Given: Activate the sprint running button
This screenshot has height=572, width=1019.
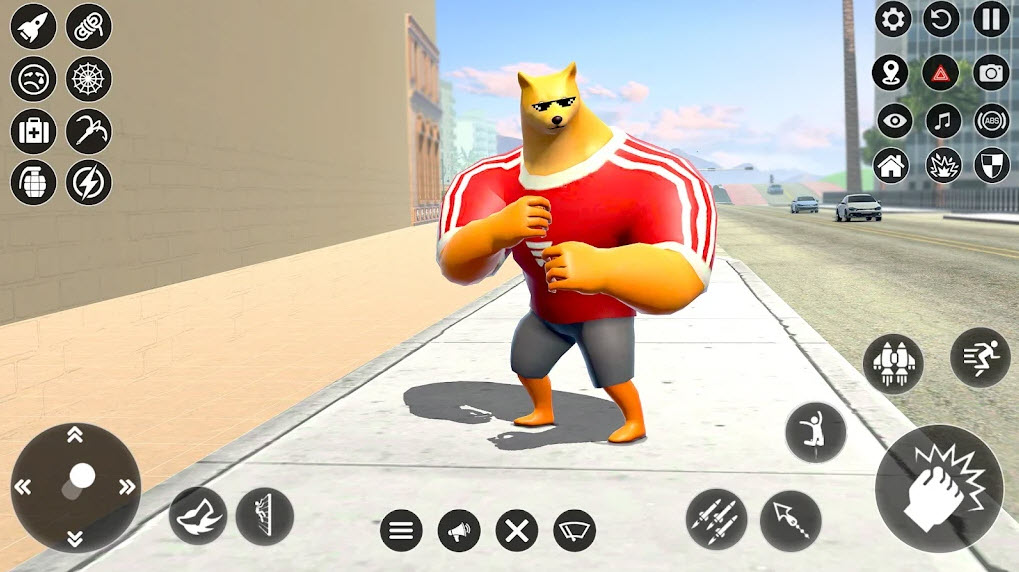Looking at the screenshot, I should (x=979, y=357).
